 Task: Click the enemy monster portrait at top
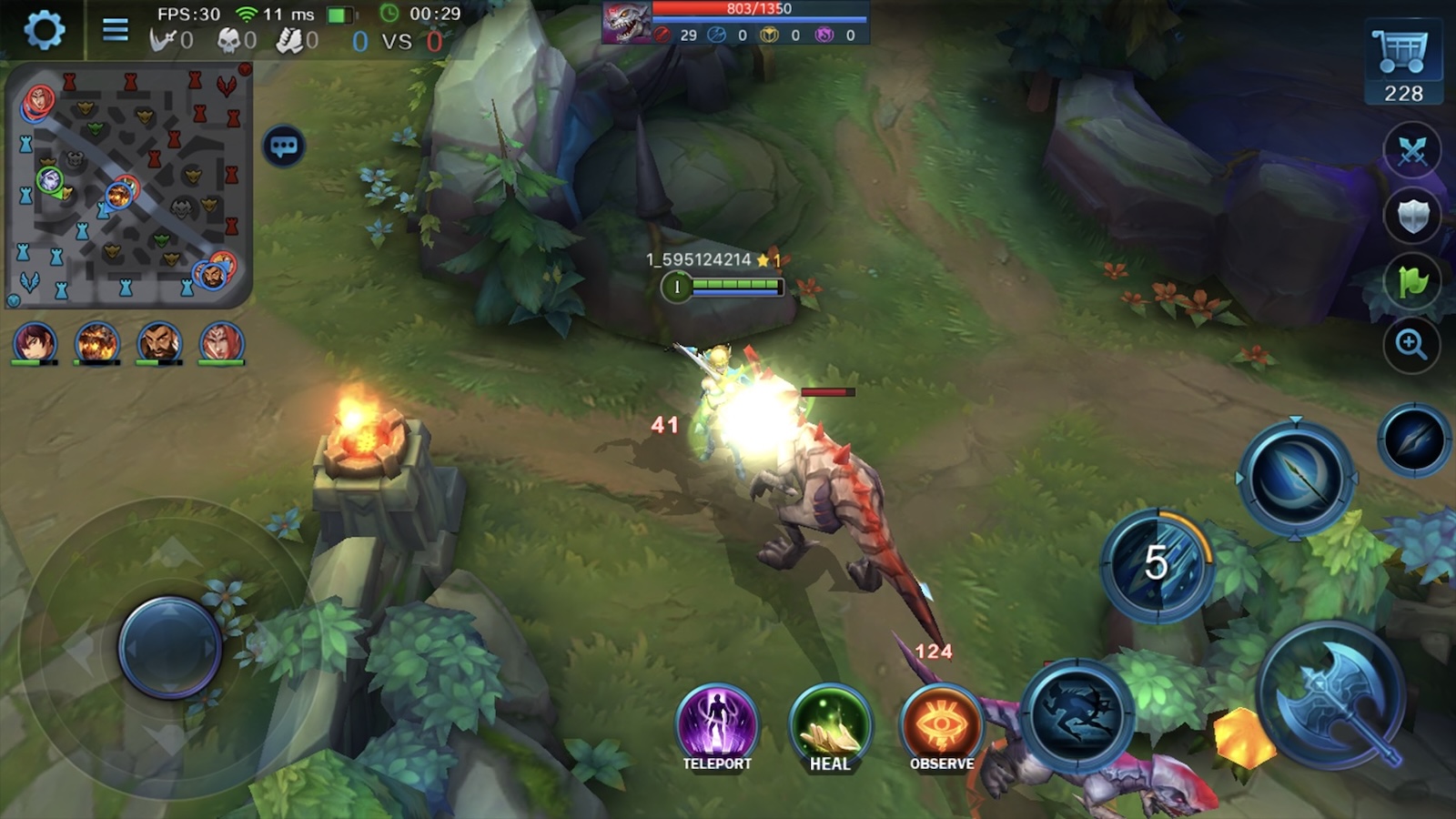(626, 24)
